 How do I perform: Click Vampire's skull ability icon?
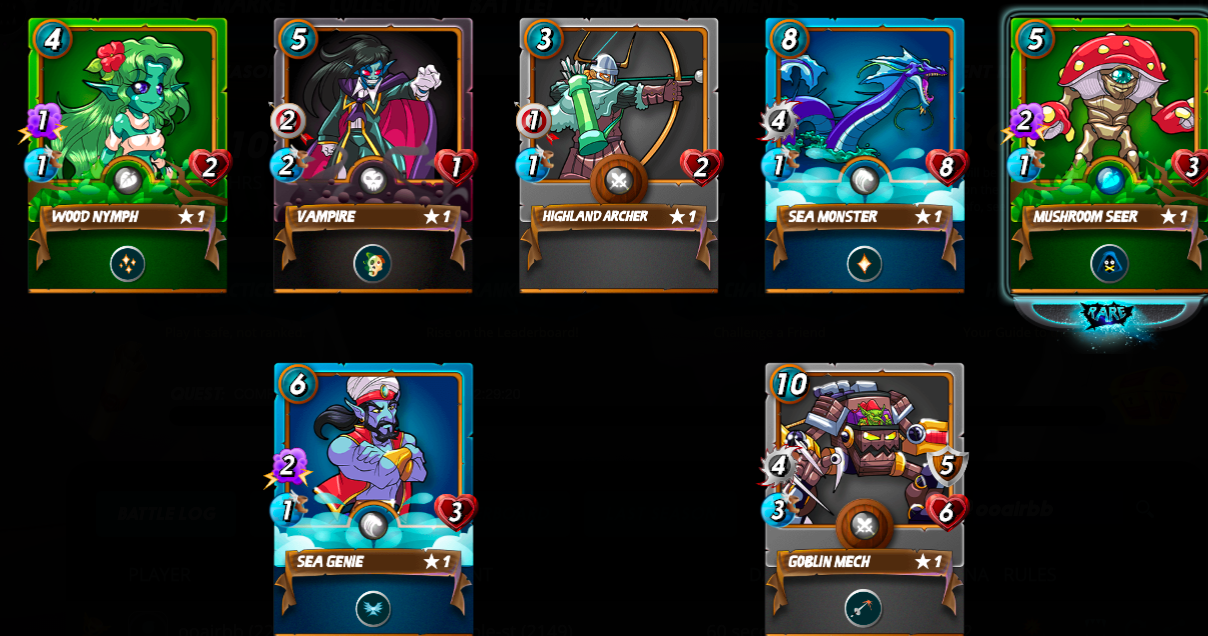(372, 264)
